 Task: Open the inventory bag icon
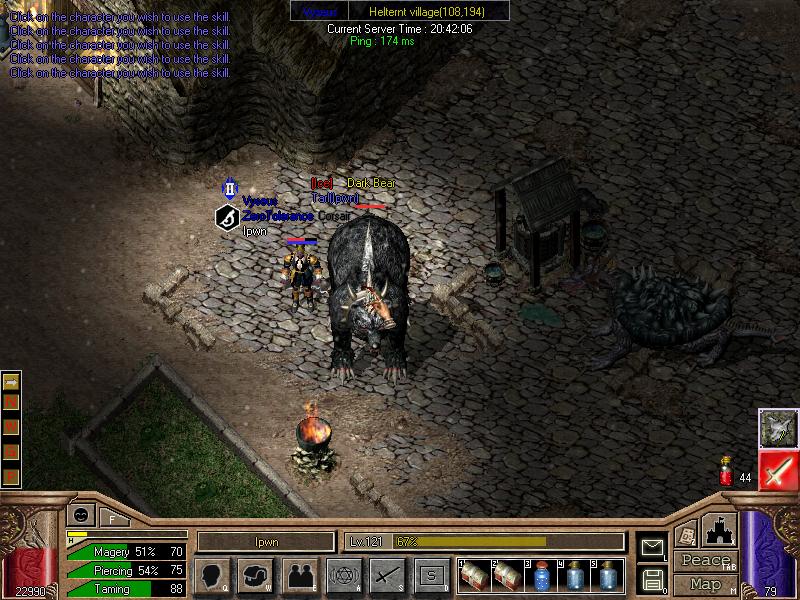click(256, 575)
